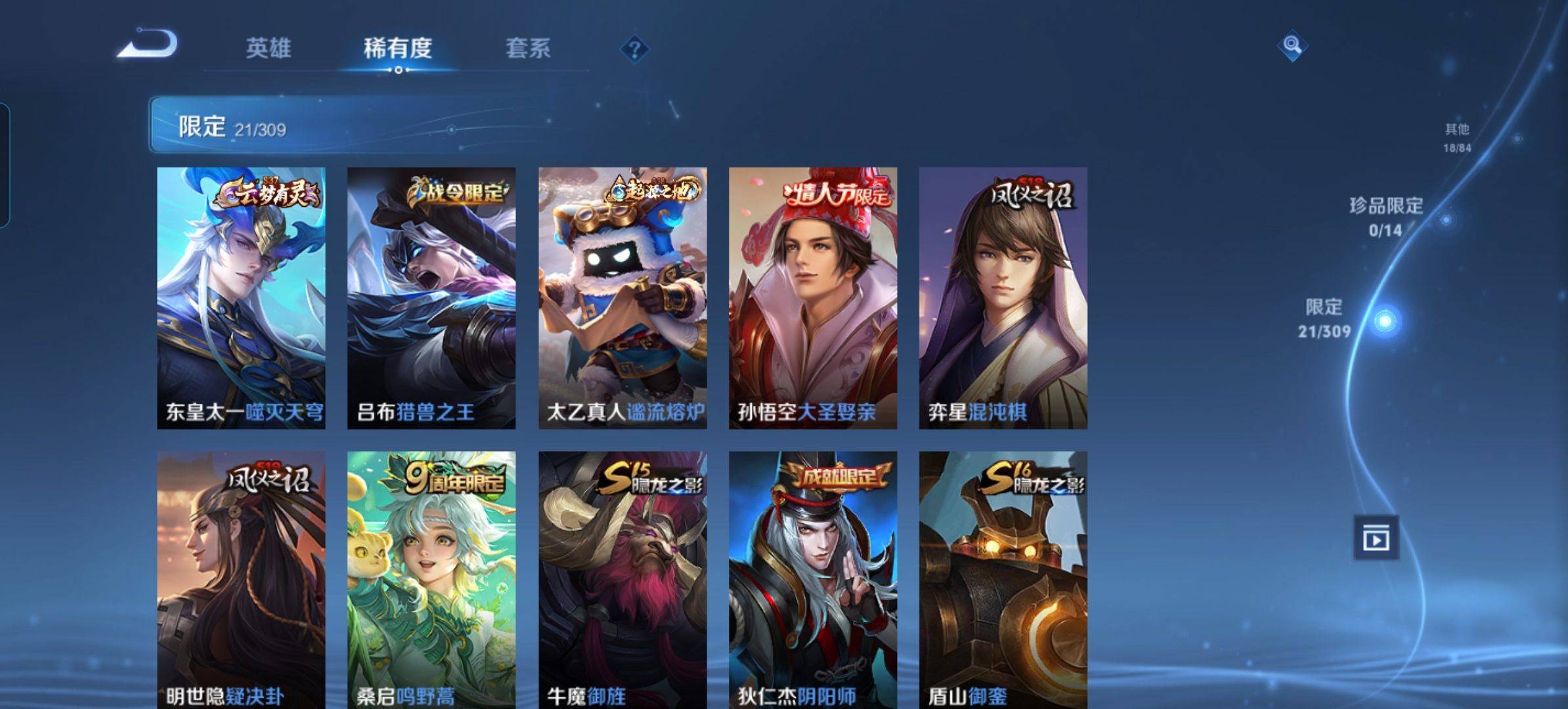1568x709 pixels.
Task: Switch to the 英雄 tab
Action: point(268,48)
